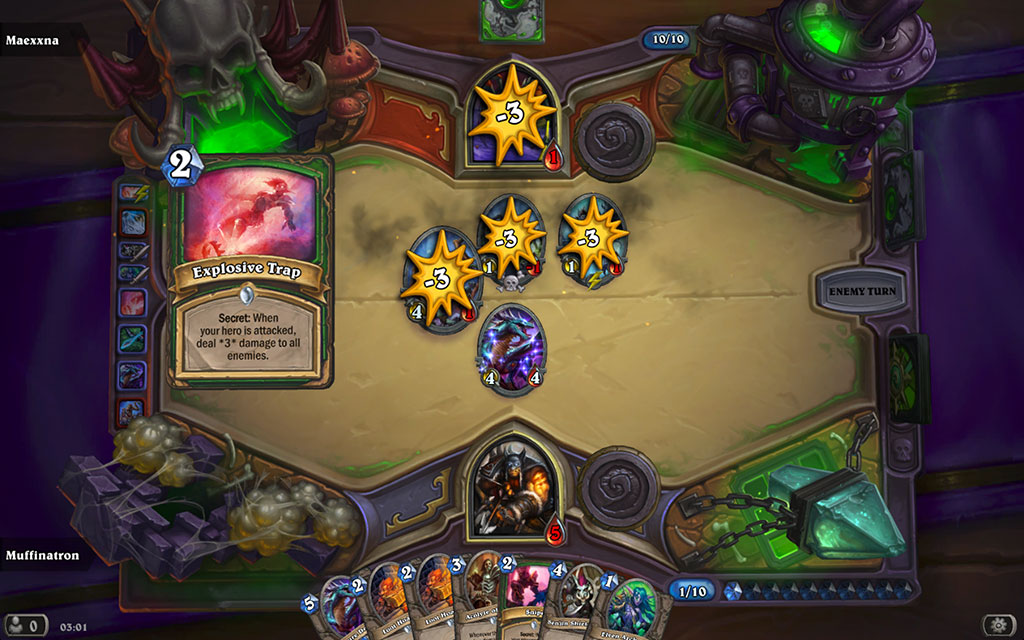1024x640 pixels.
Task: Target the enemy minion with skull deathrattle icon
Action: tap(511, 240)
